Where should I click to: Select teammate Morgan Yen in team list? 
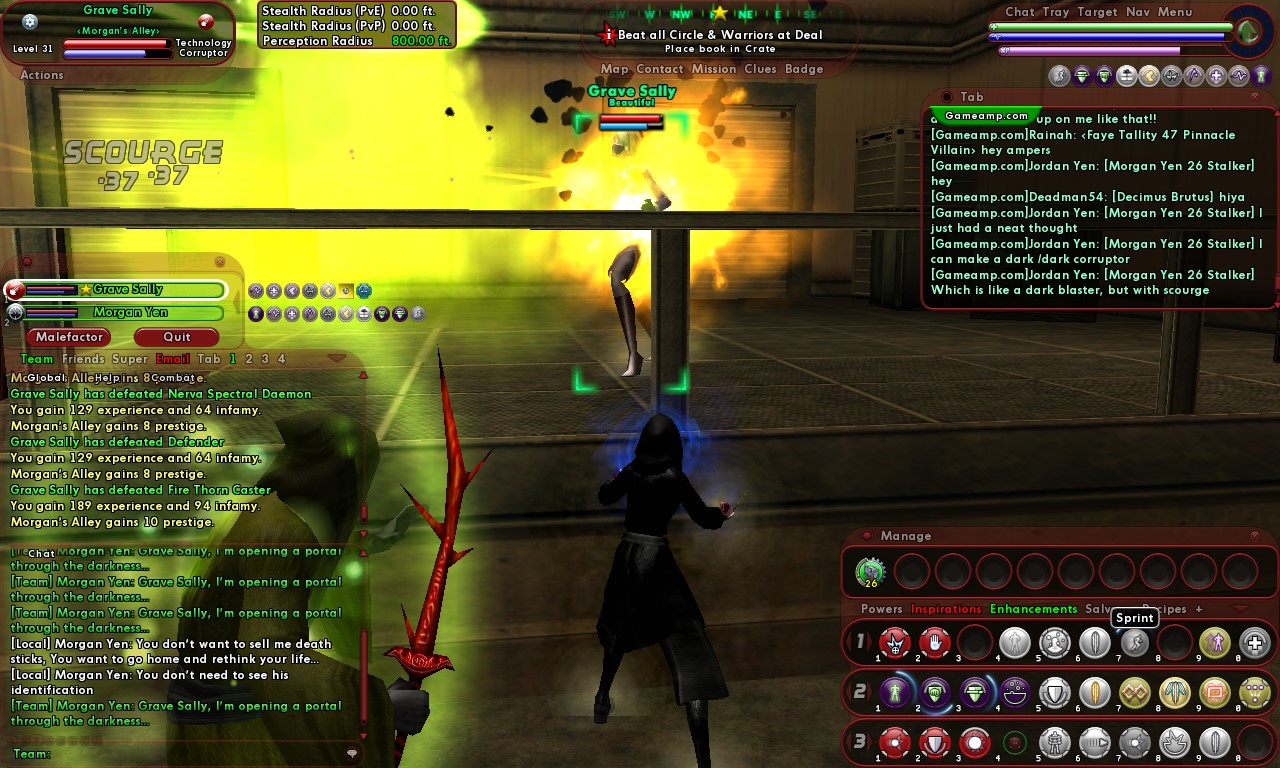[130, 313]
